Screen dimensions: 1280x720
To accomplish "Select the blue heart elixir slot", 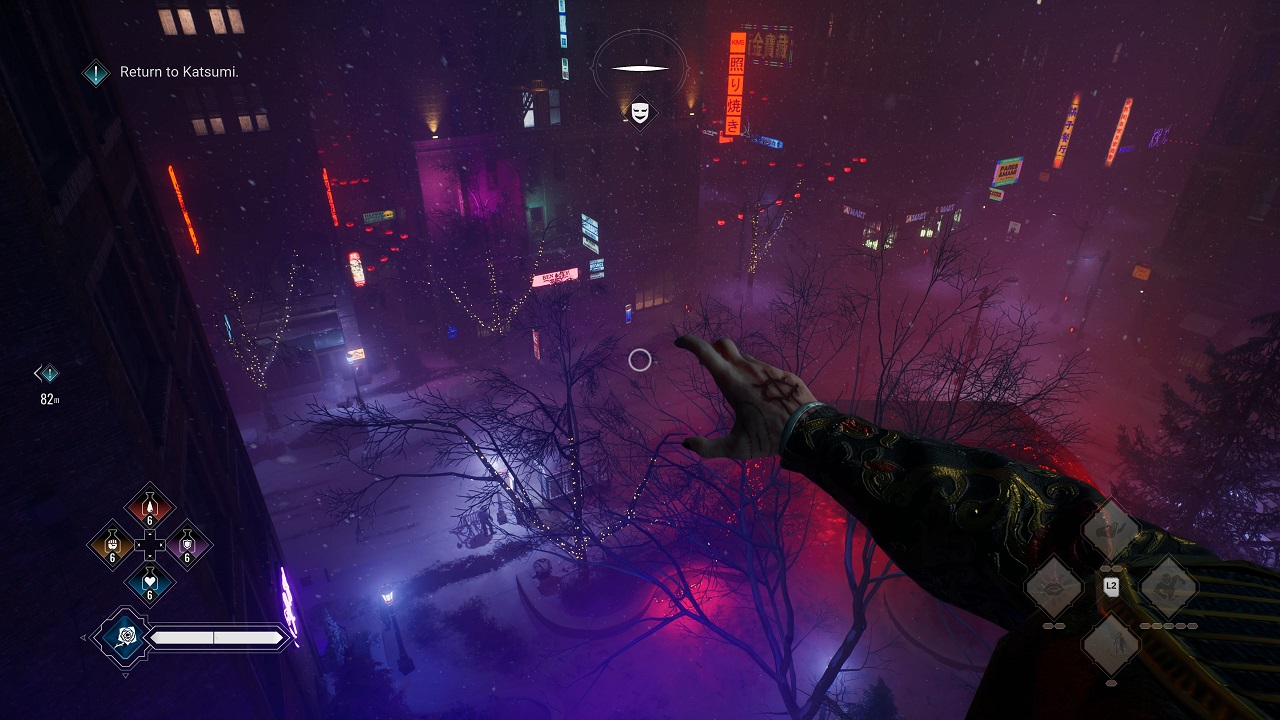I will (150, 583).
